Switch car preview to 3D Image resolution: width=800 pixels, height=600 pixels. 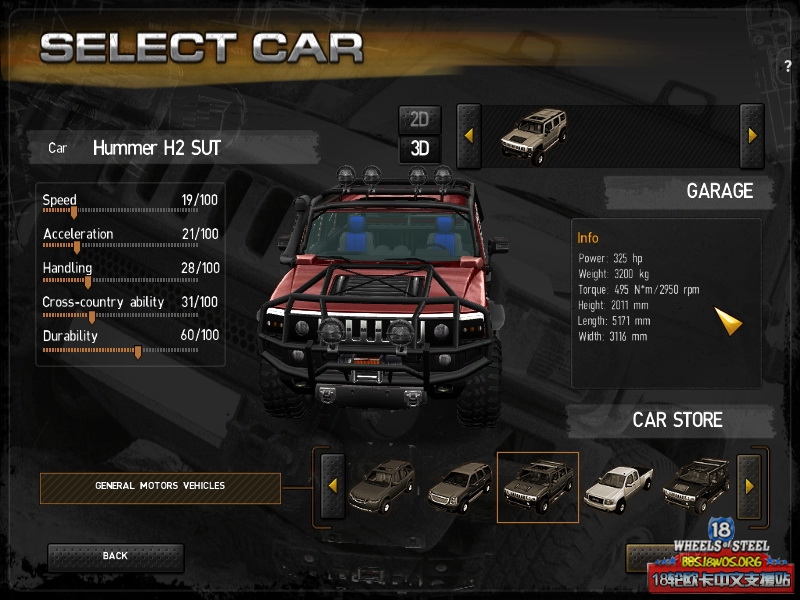419,149
